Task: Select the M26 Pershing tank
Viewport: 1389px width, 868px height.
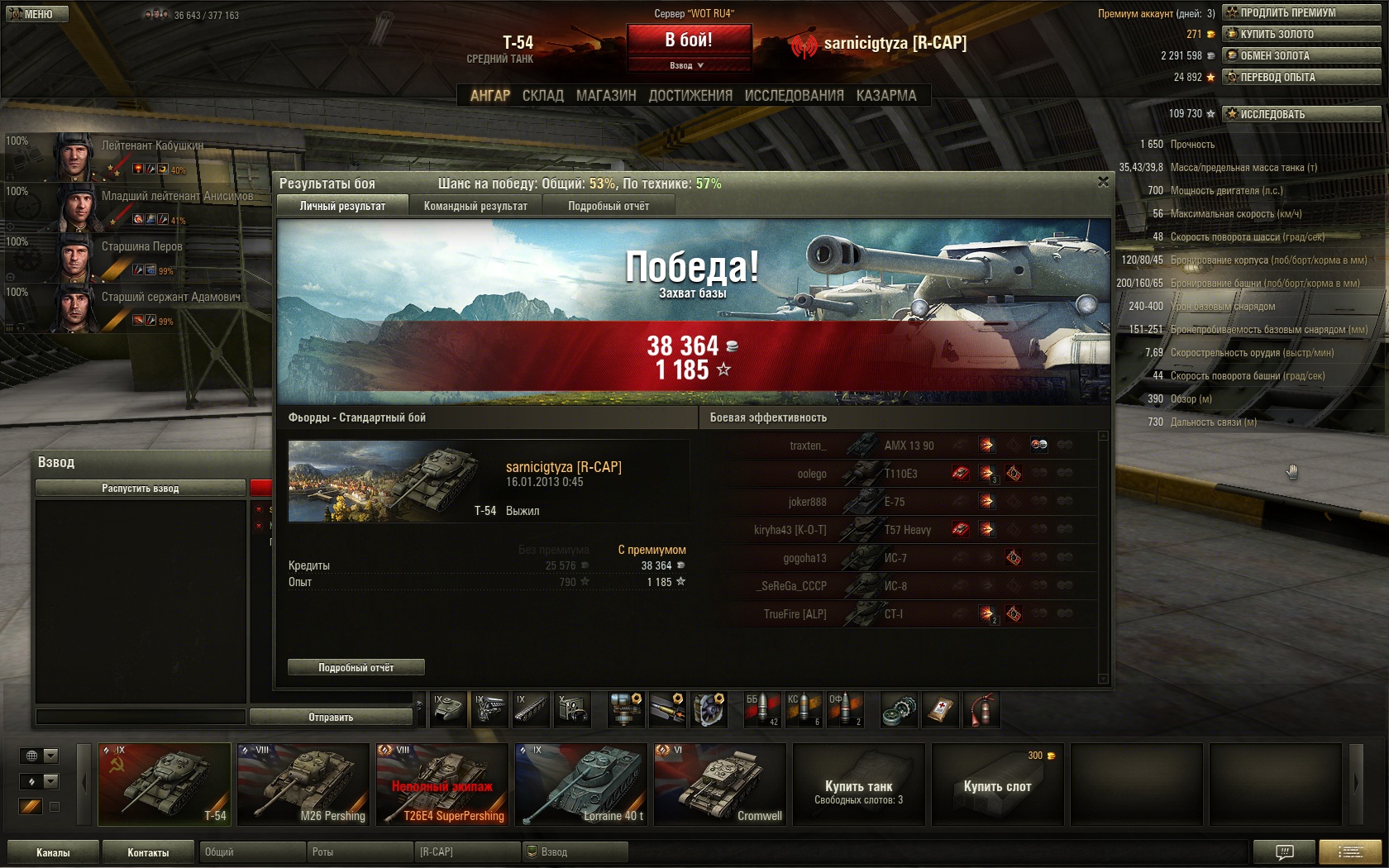Action: tap(303, 784)
